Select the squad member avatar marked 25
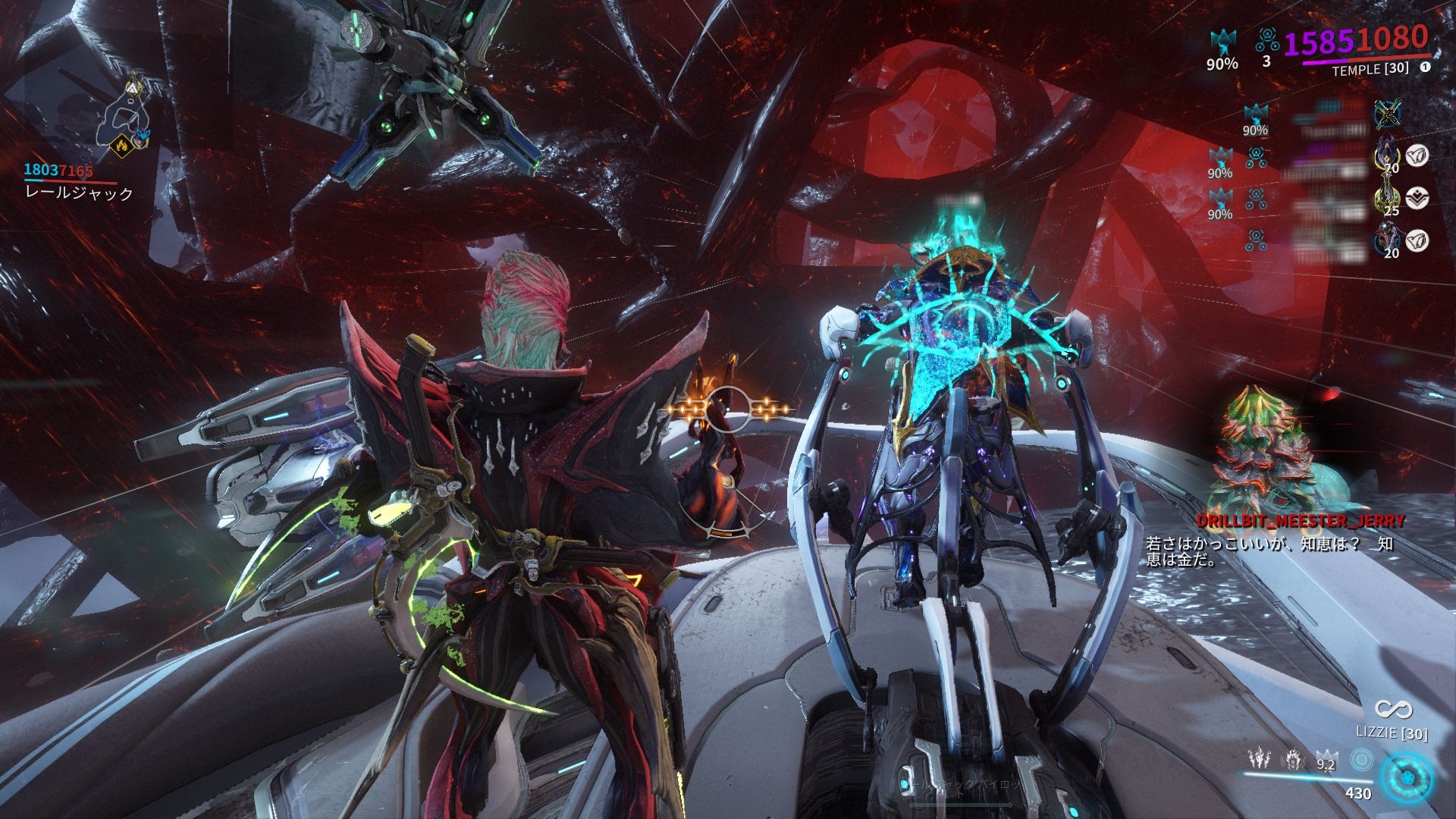The image size is (1456, 819). click(1388, 199)
